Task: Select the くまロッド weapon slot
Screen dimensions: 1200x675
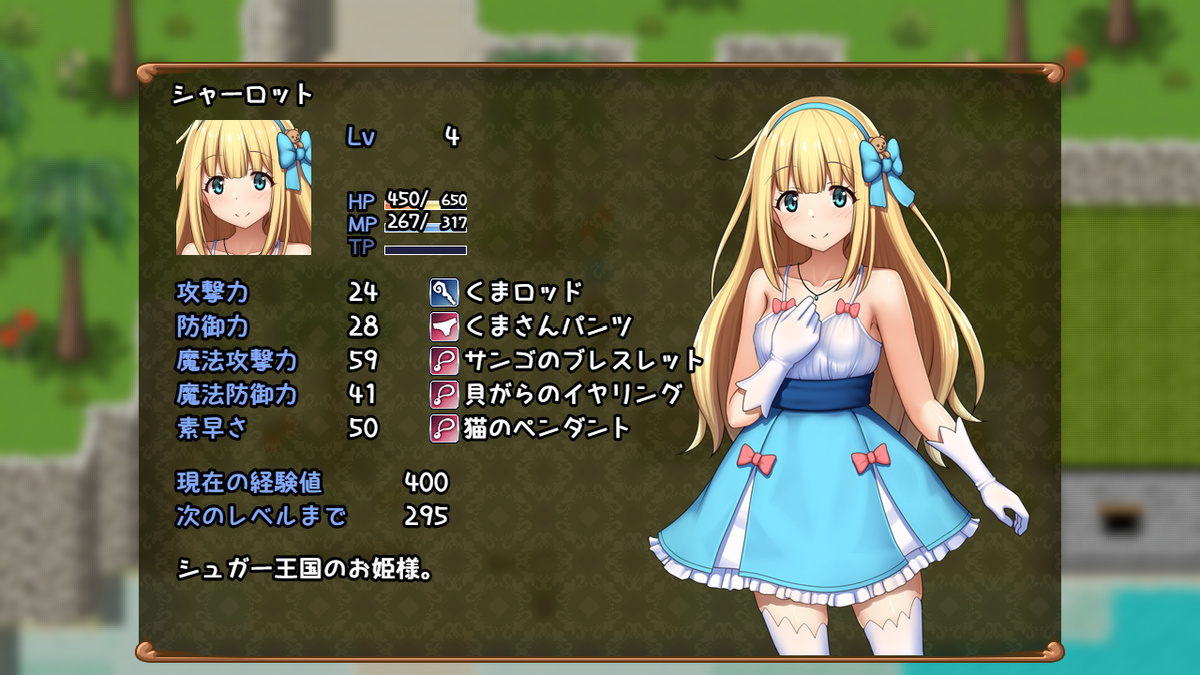Action: (506, 292)
